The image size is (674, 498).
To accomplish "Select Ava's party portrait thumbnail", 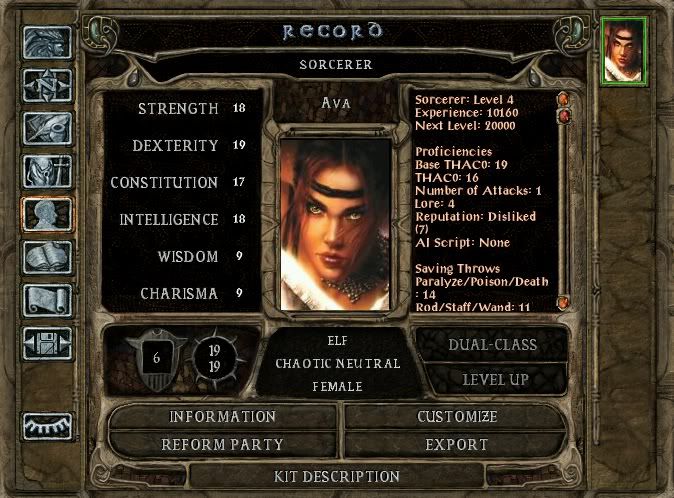I will [625, 50].
